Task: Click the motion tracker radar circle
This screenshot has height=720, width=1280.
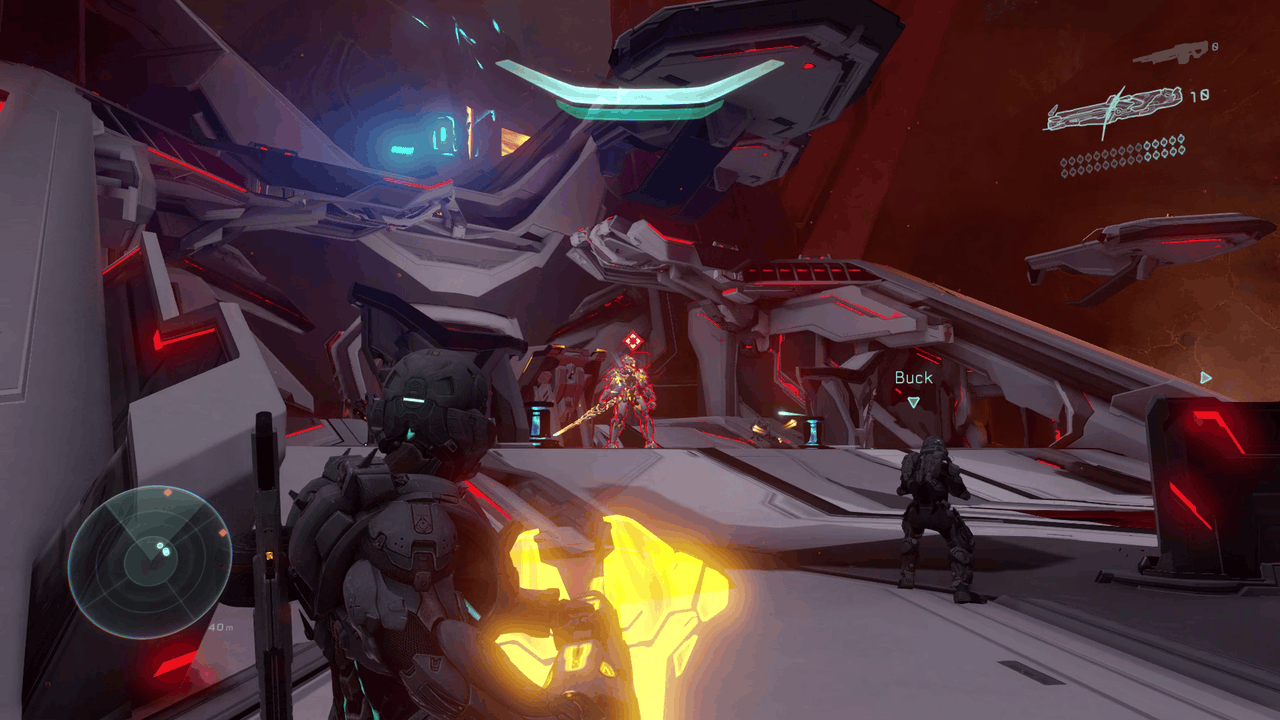Action: (x=155, y=560)
